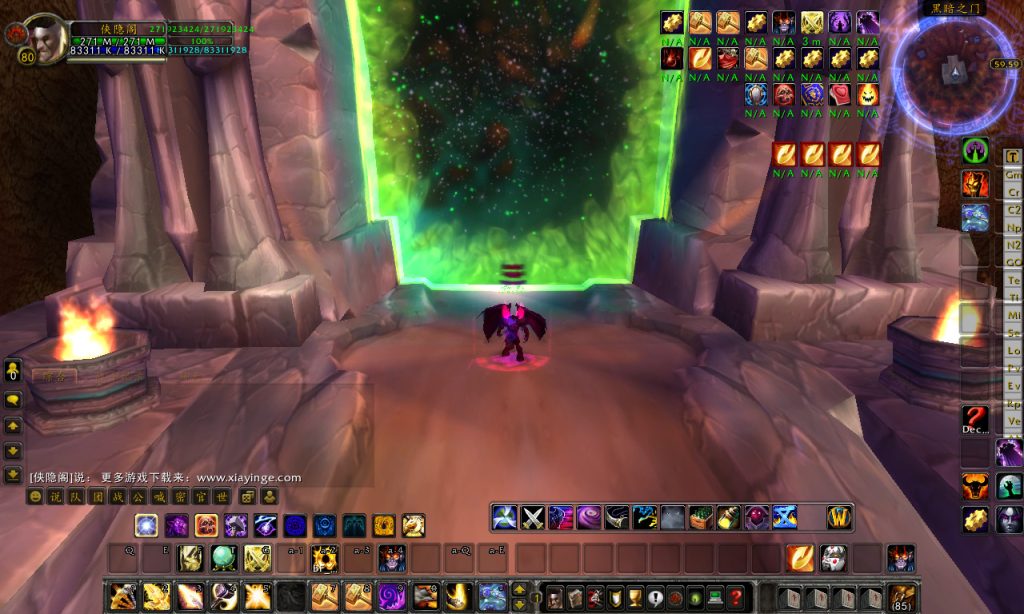1024x614 pixels.
Task: Click the green demon-horns tracking icon
Action: tap(975, 151)
